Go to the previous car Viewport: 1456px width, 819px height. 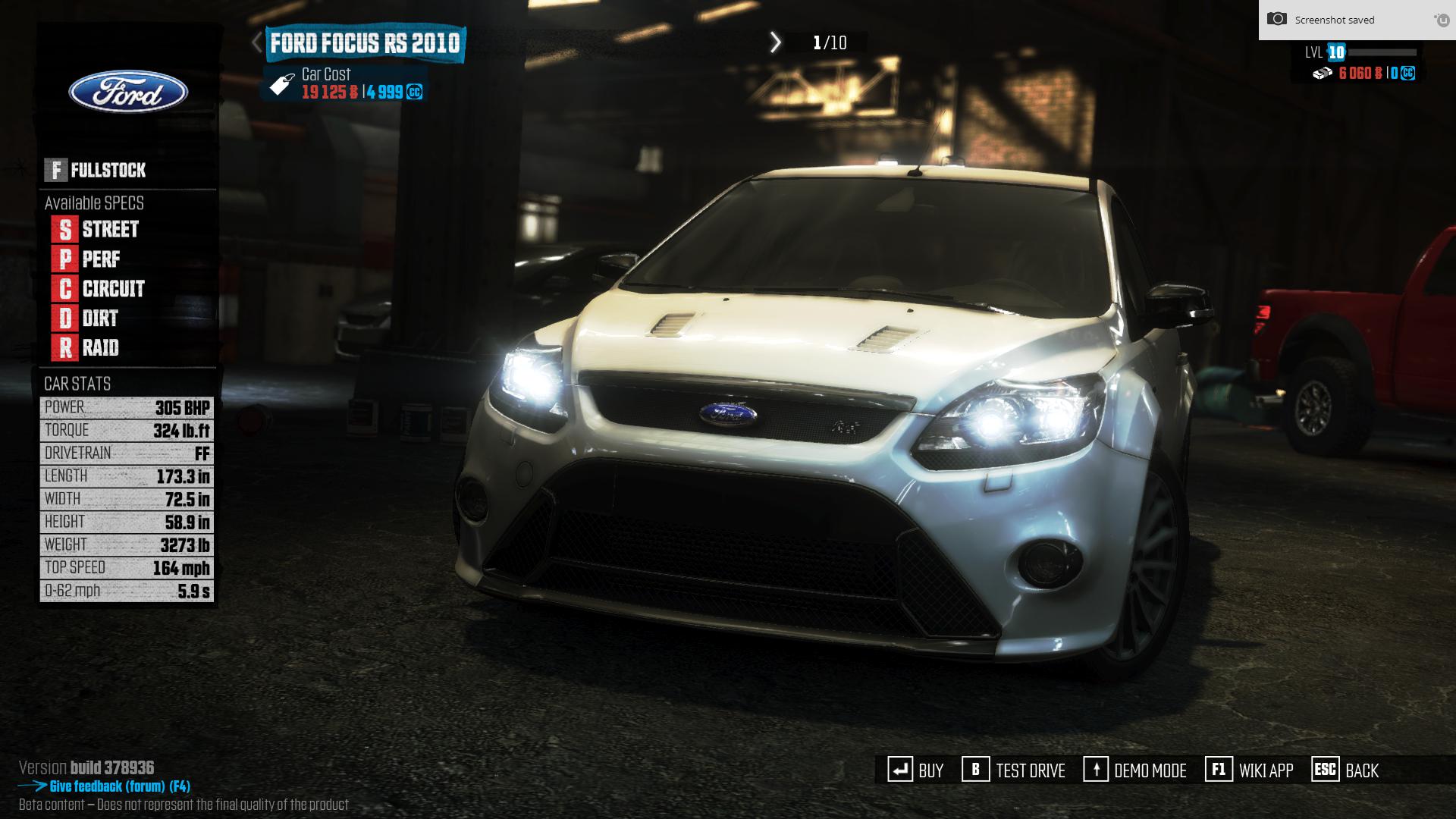(x=257, y=42)
